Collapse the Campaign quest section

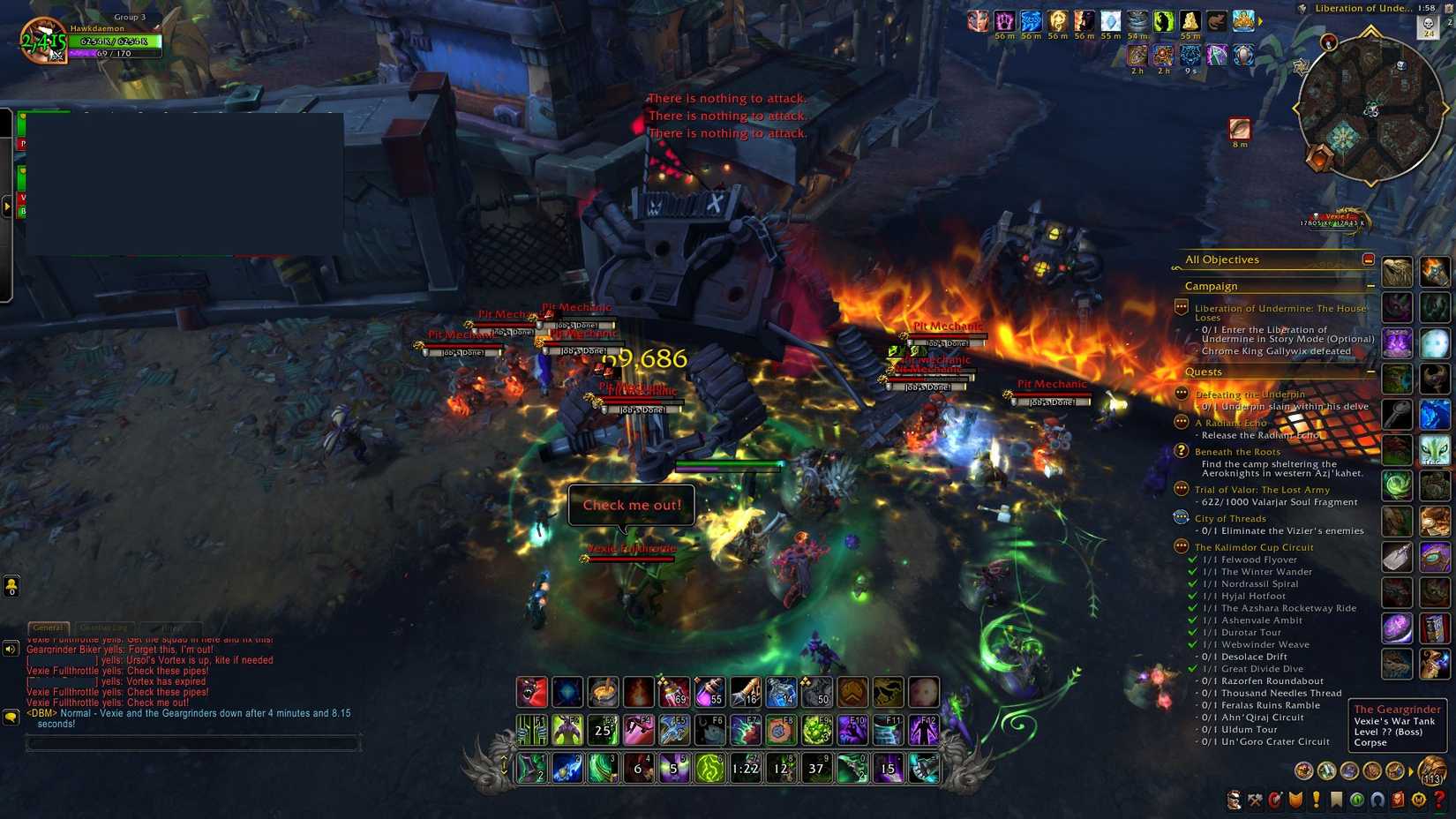click(1370, 286)
